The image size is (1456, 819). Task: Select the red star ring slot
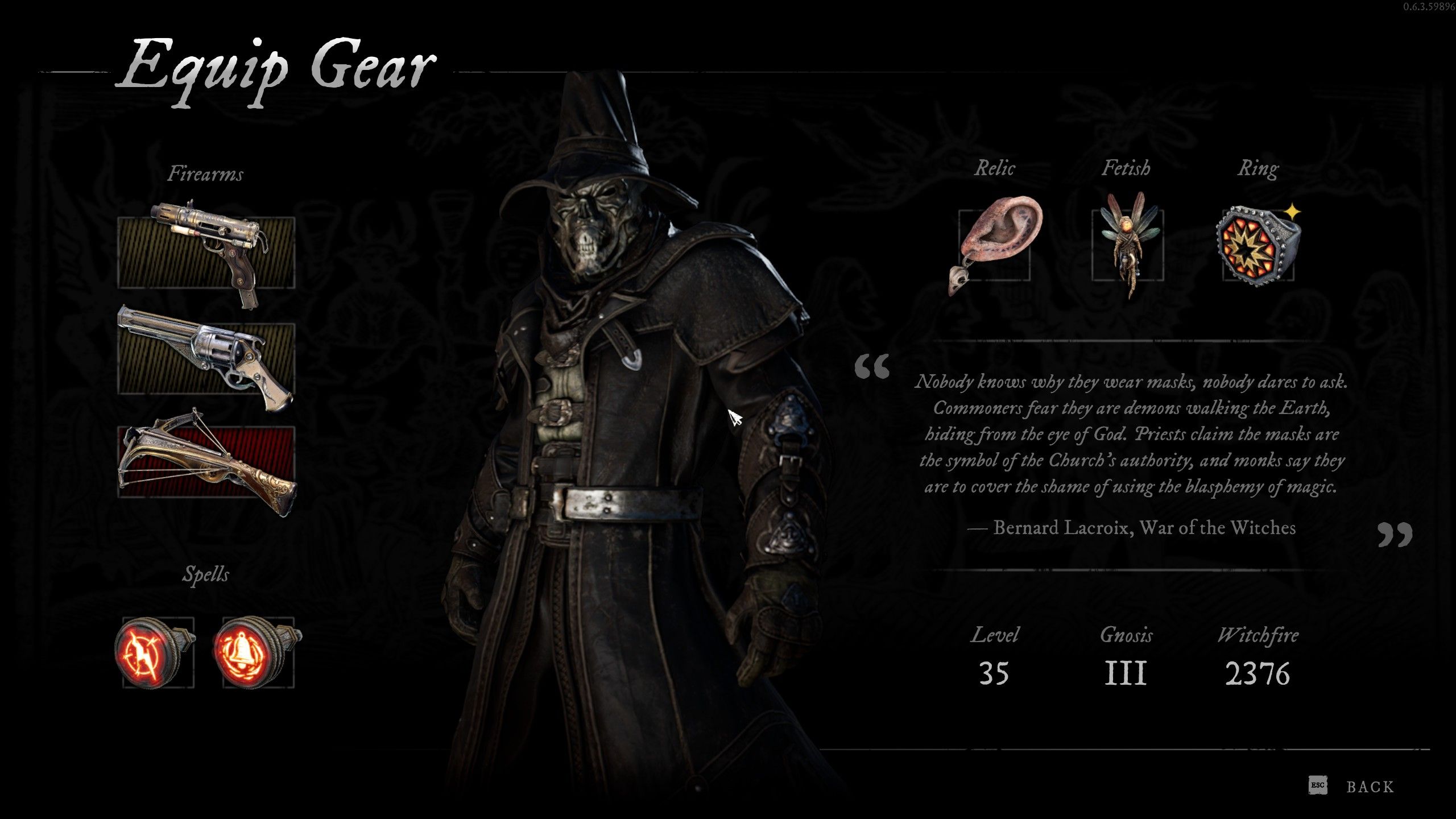1258,245
